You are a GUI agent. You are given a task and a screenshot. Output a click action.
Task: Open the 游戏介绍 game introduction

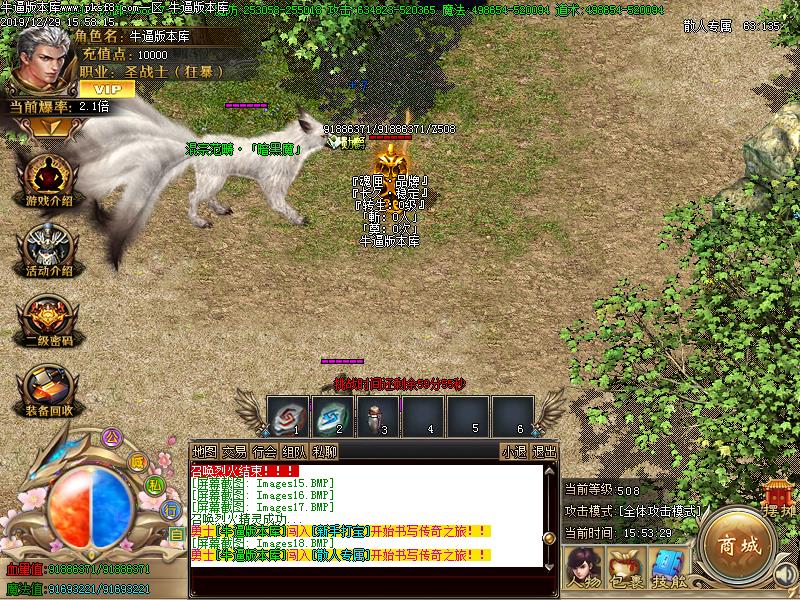click(x=48, y=182)
